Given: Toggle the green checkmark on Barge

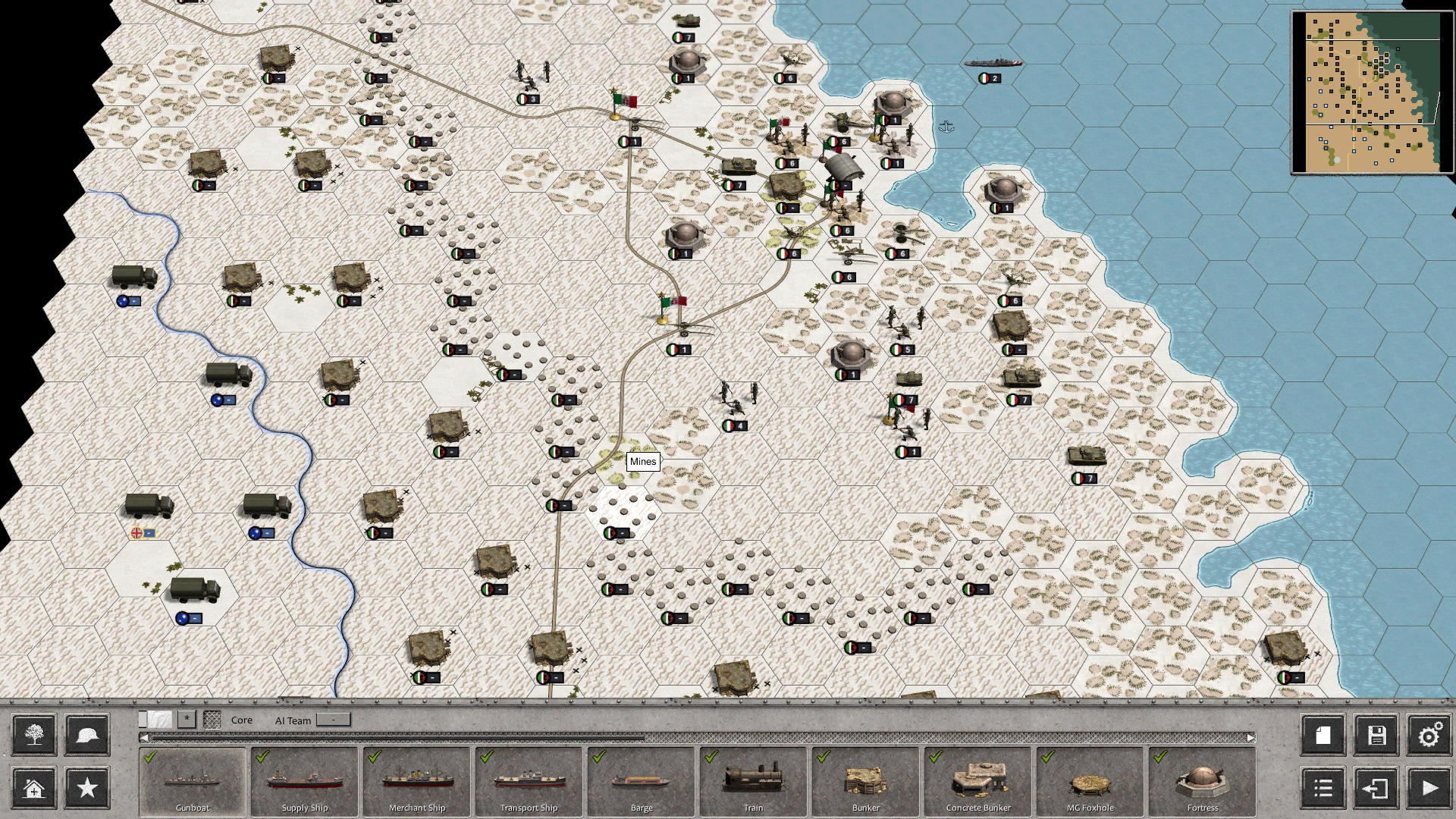Looking at the screenshot, I should click(598, 756).
